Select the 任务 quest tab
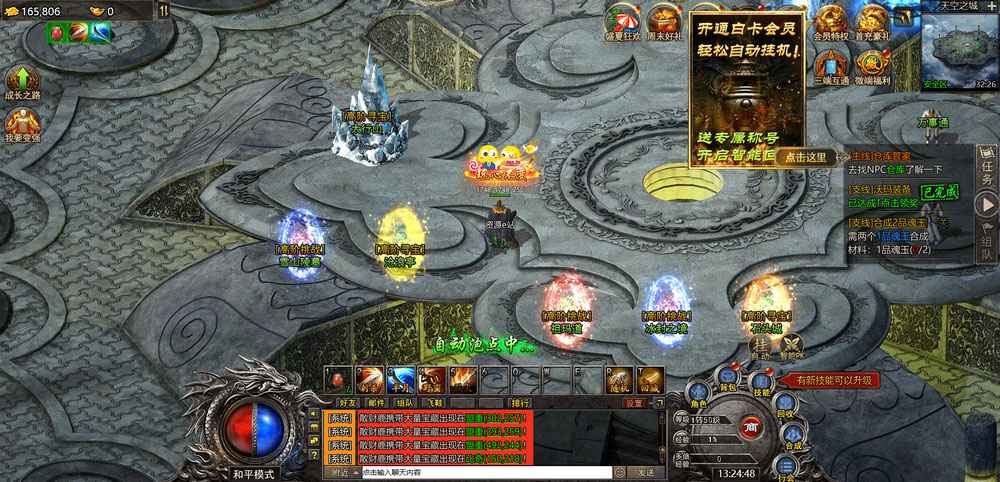Screen dimensions: 1000x482 pyautogui.click(x=987, y=160)
